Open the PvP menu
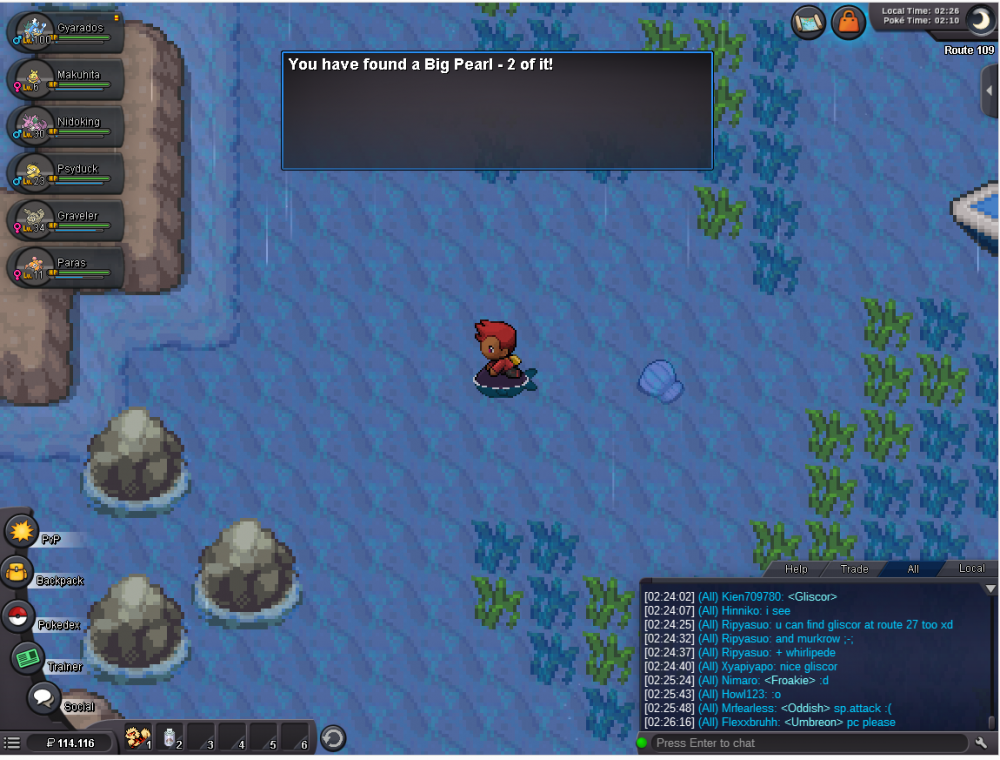 pos(20,531)
